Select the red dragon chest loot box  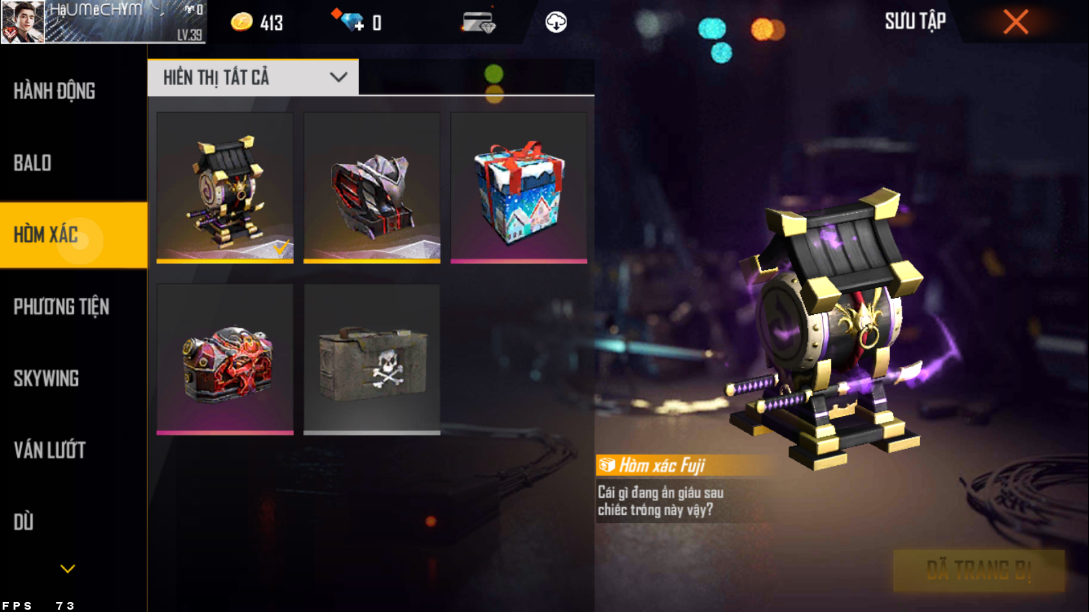coord(225,359)
